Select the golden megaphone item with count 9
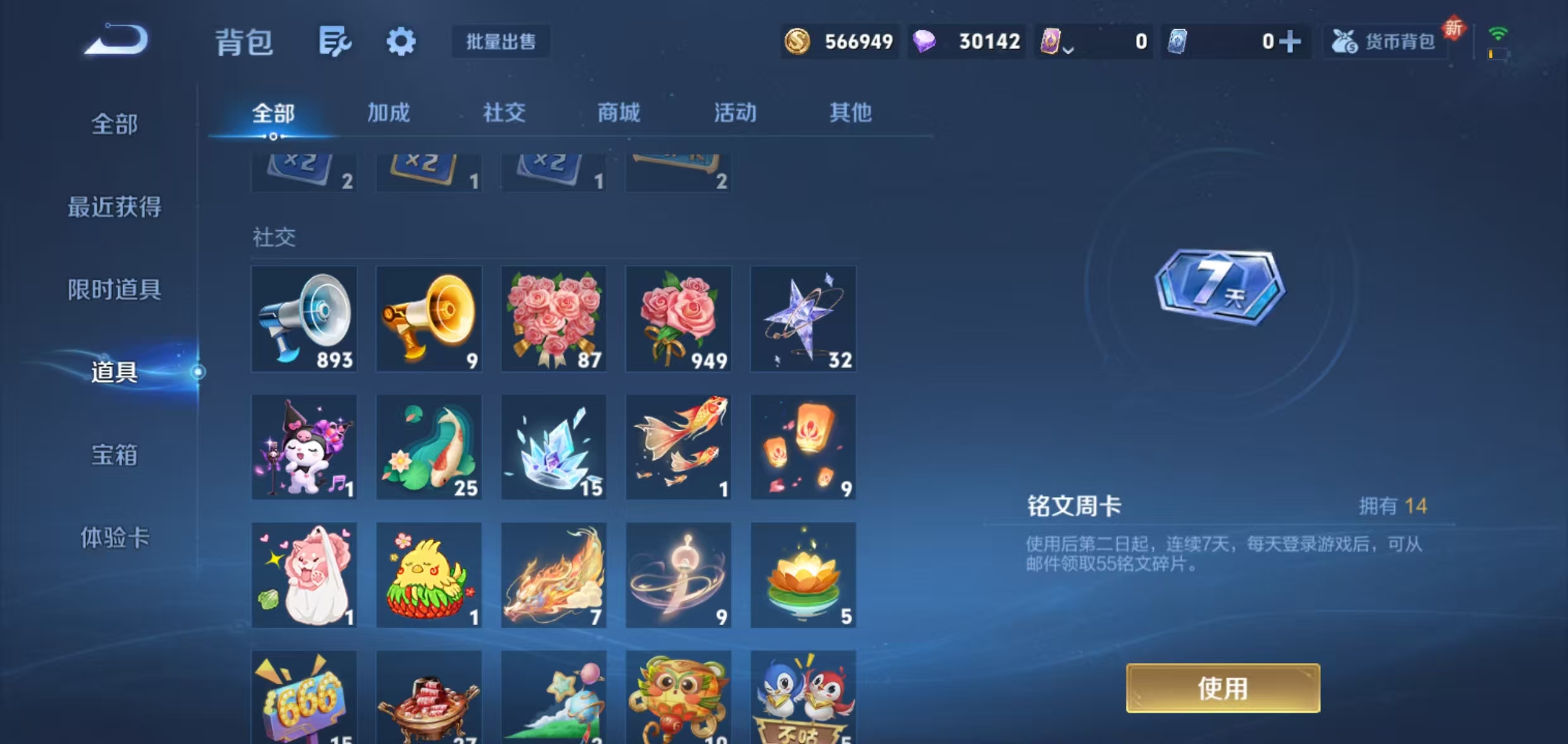The height and width of the screenshot is (744, 1568). point(429,319)
